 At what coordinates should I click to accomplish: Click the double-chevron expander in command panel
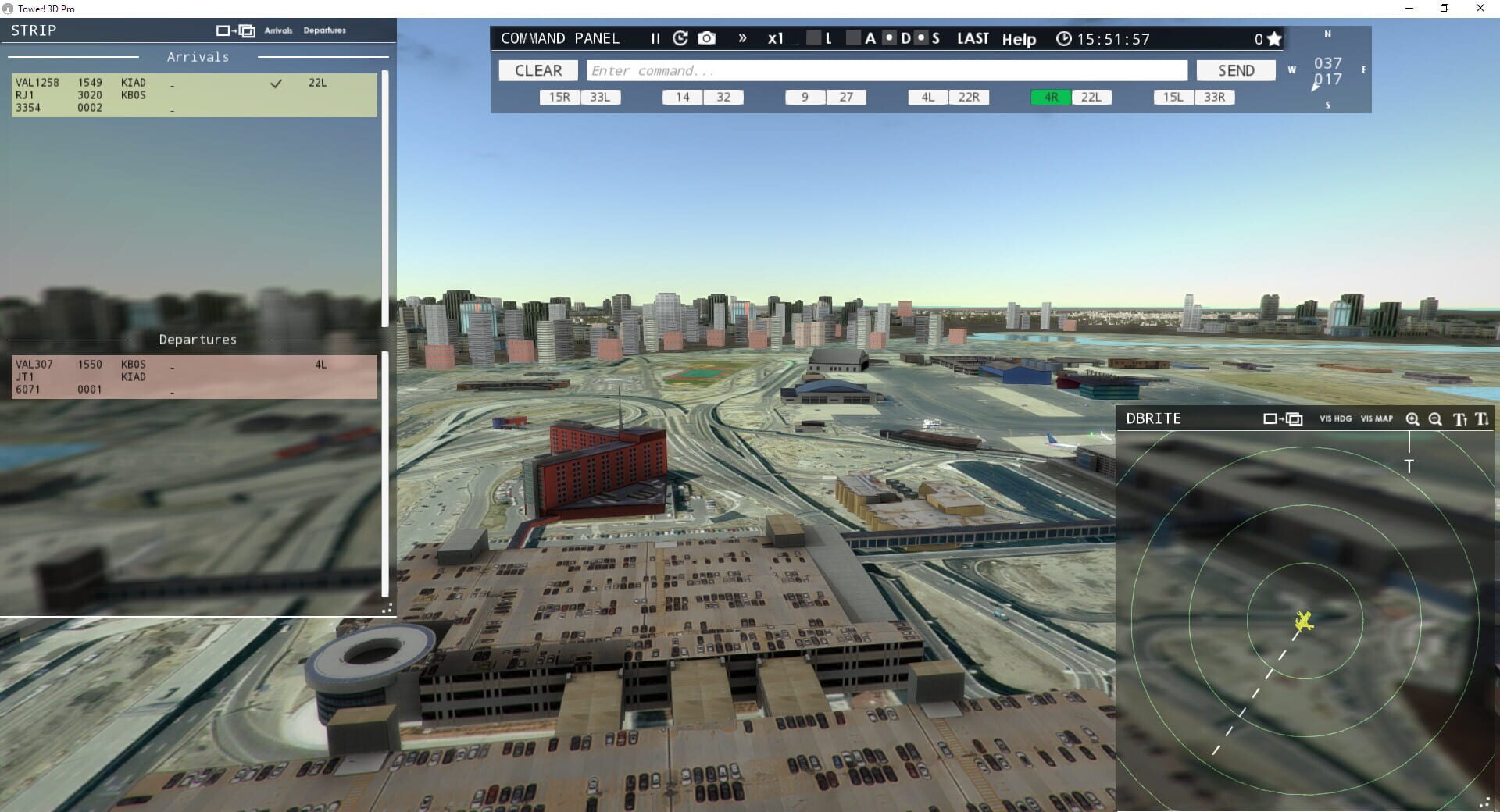pyautogui.click(x=741, y=37)
